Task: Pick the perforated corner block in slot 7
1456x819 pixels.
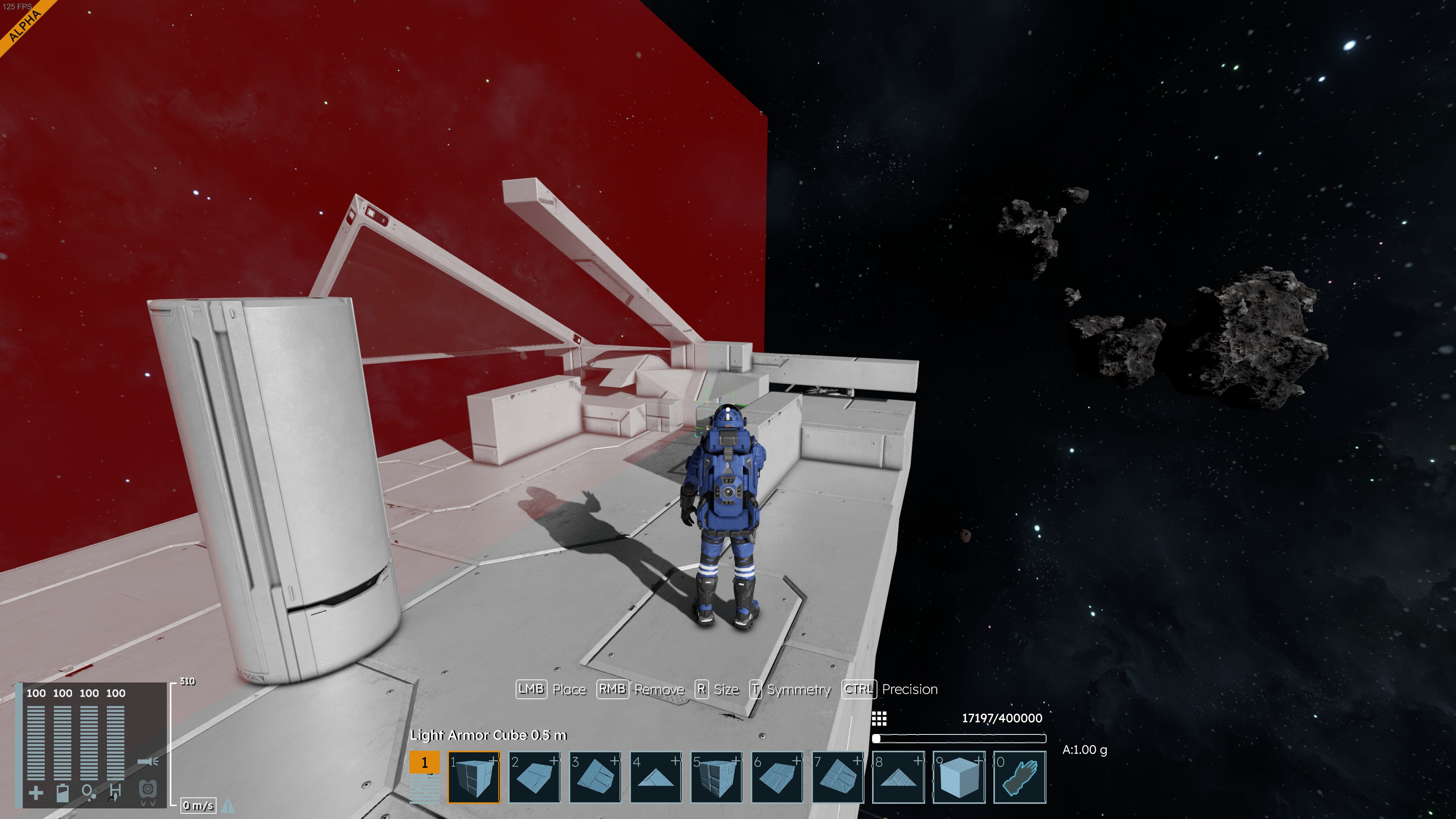Action: [838, 777]
